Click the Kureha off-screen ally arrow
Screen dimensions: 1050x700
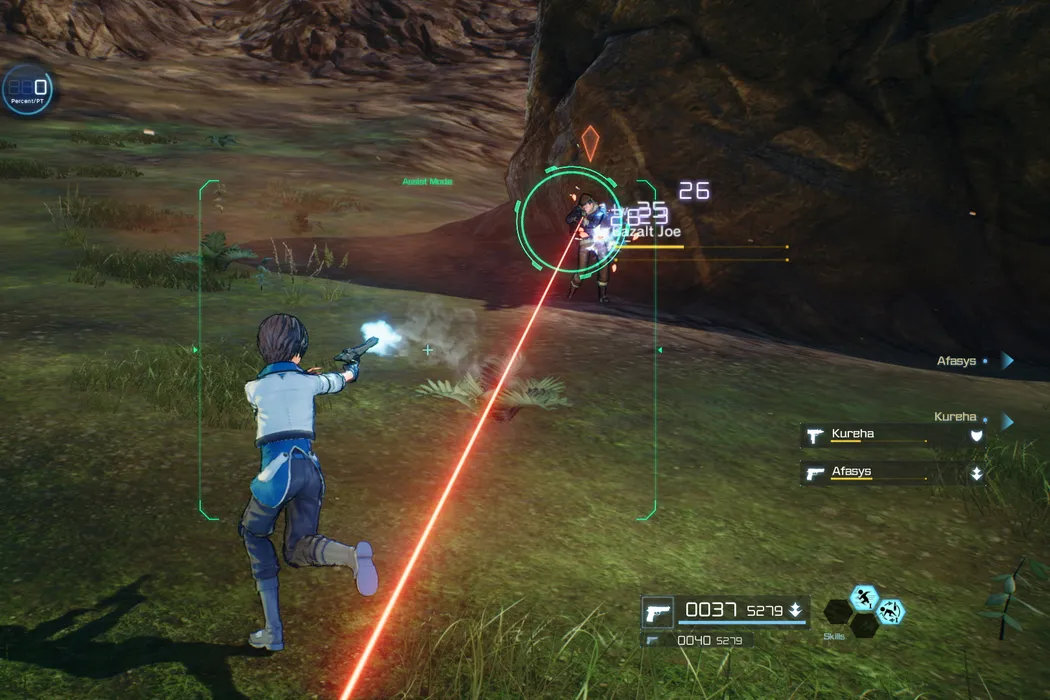(x=1007, y=421)
